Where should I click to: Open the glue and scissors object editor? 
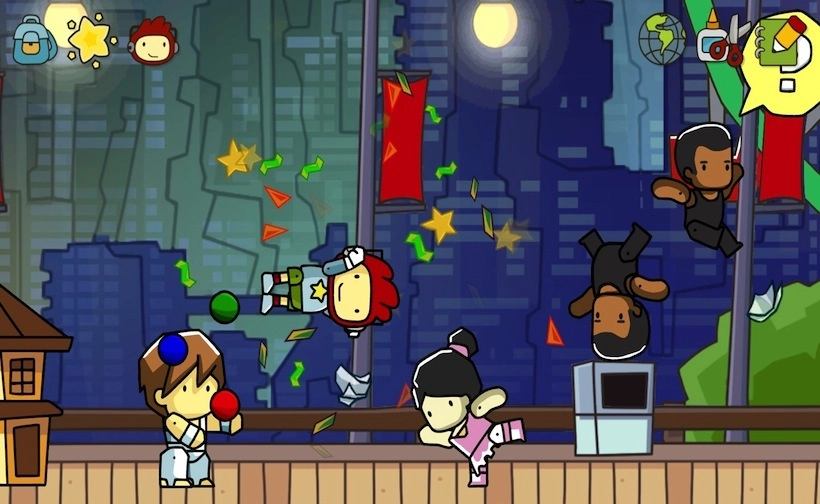click(722, 40)
